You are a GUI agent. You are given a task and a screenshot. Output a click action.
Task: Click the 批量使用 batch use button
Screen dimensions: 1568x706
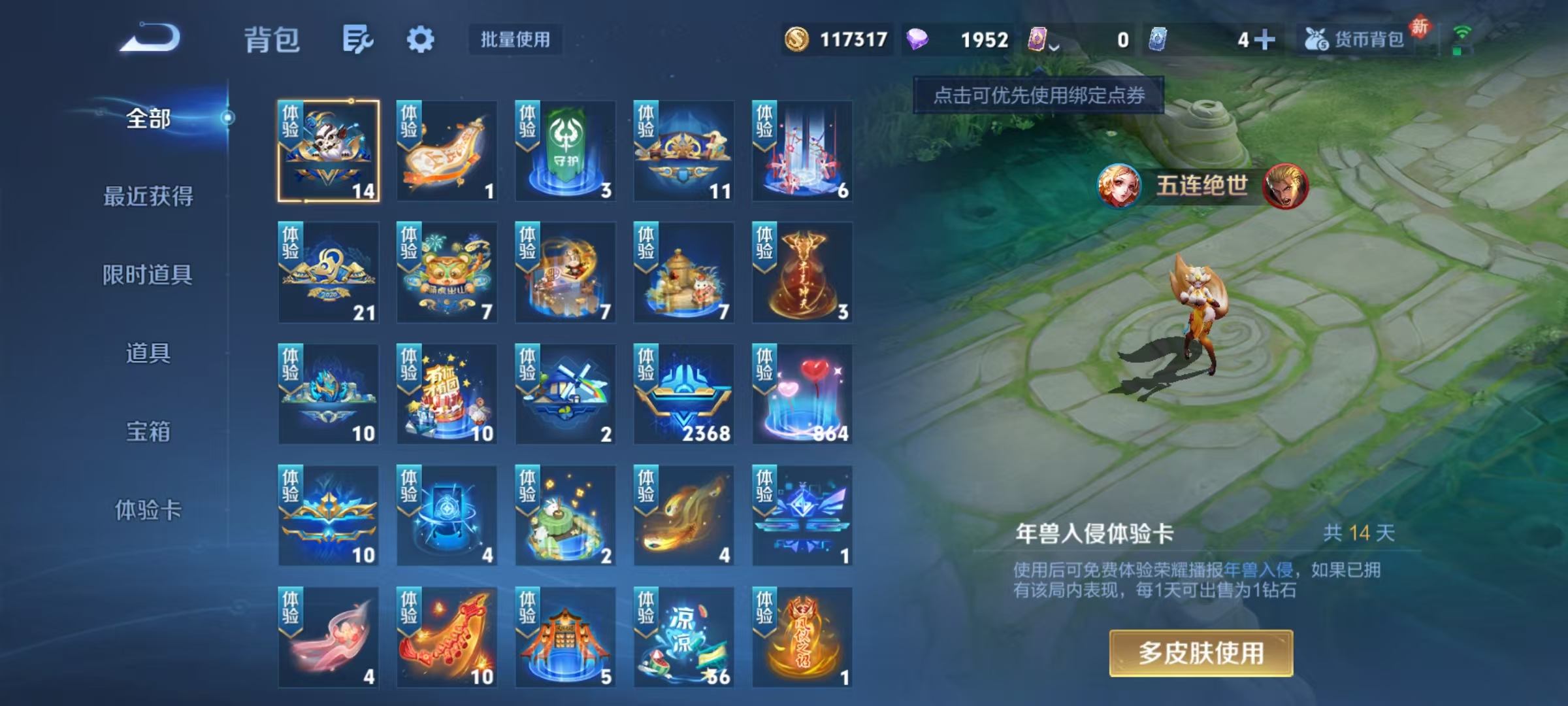tap(514, 41)
